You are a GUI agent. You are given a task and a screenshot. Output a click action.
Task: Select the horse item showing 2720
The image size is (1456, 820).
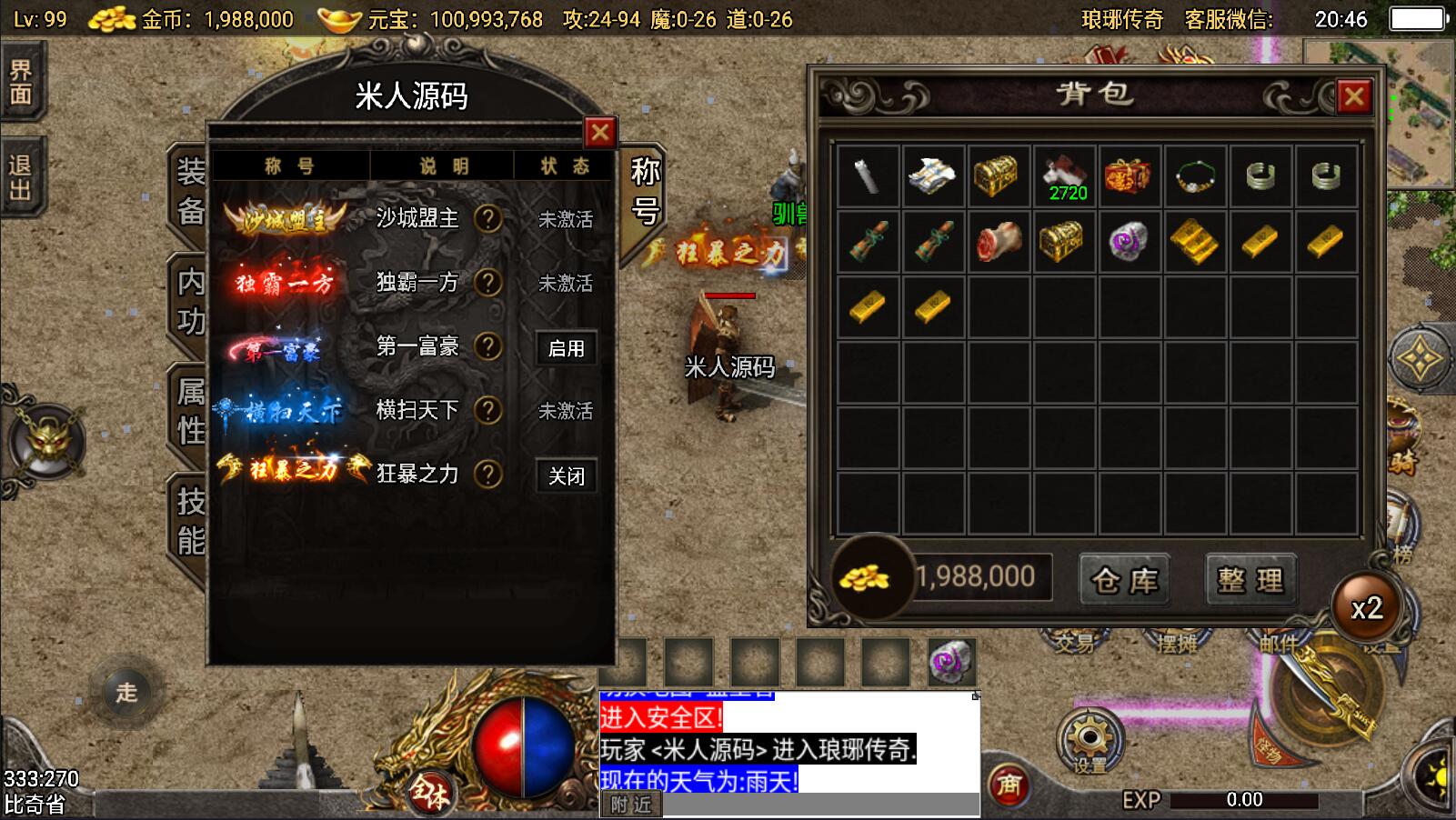pos(1065,176)
